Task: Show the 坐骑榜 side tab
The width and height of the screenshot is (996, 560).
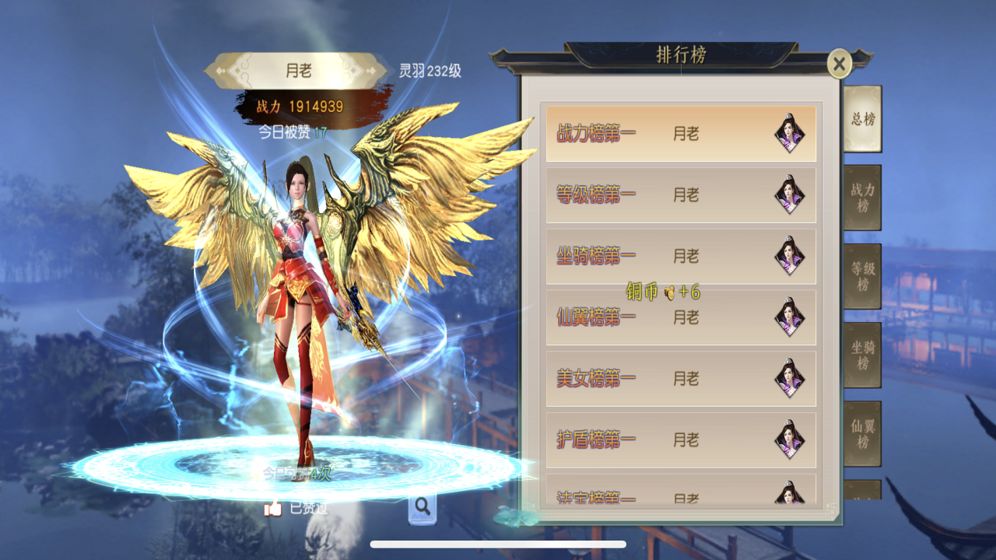Action: [862, 355]
